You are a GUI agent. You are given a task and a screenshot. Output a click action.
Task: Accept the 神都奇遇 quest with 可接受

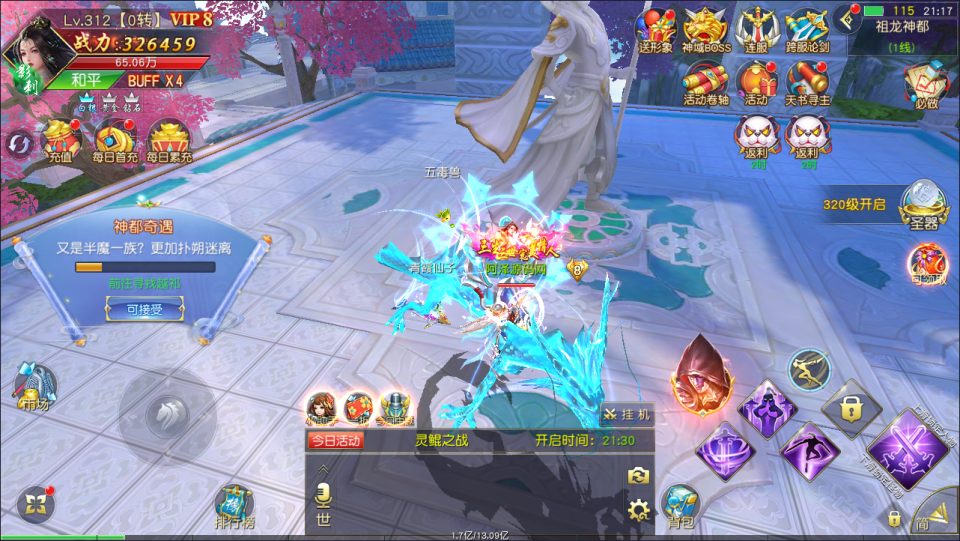click(134, 310)
